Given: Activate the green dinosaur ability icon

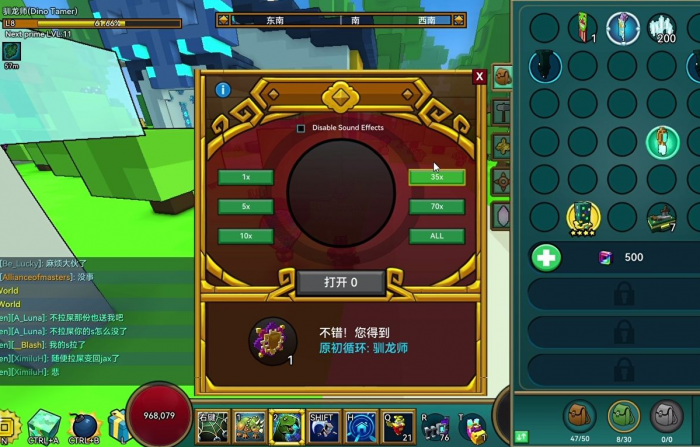Looking at the screenshot, I should tap(286, 428).
